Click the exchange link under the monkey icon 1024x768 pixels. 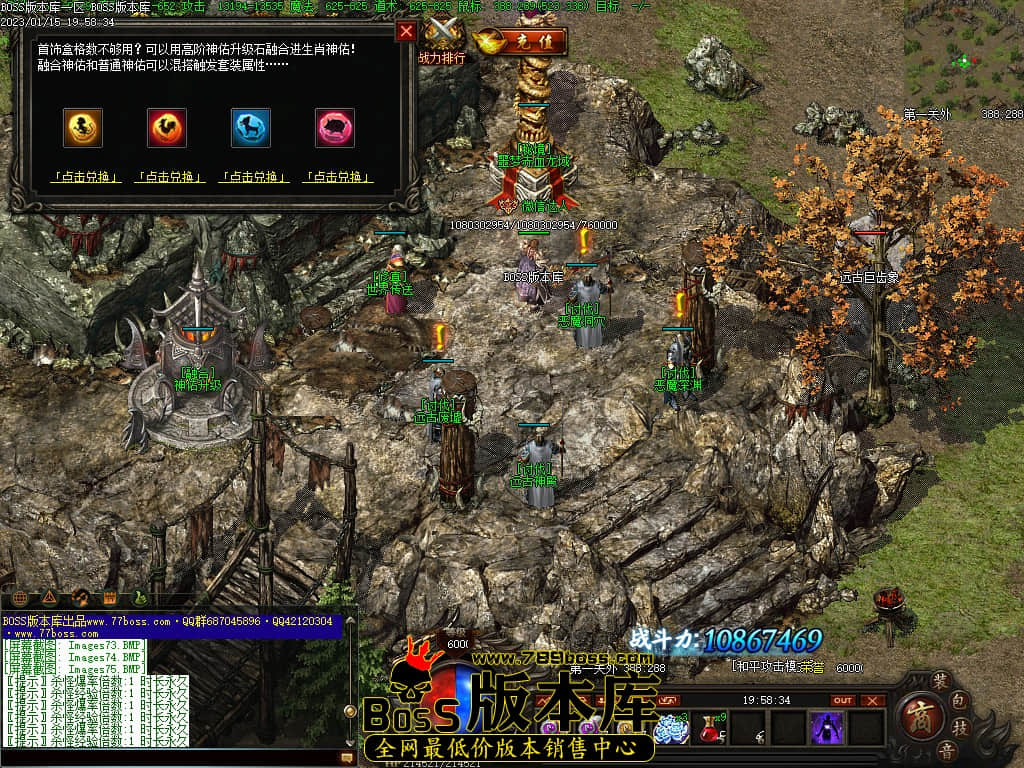coord(85,177)
